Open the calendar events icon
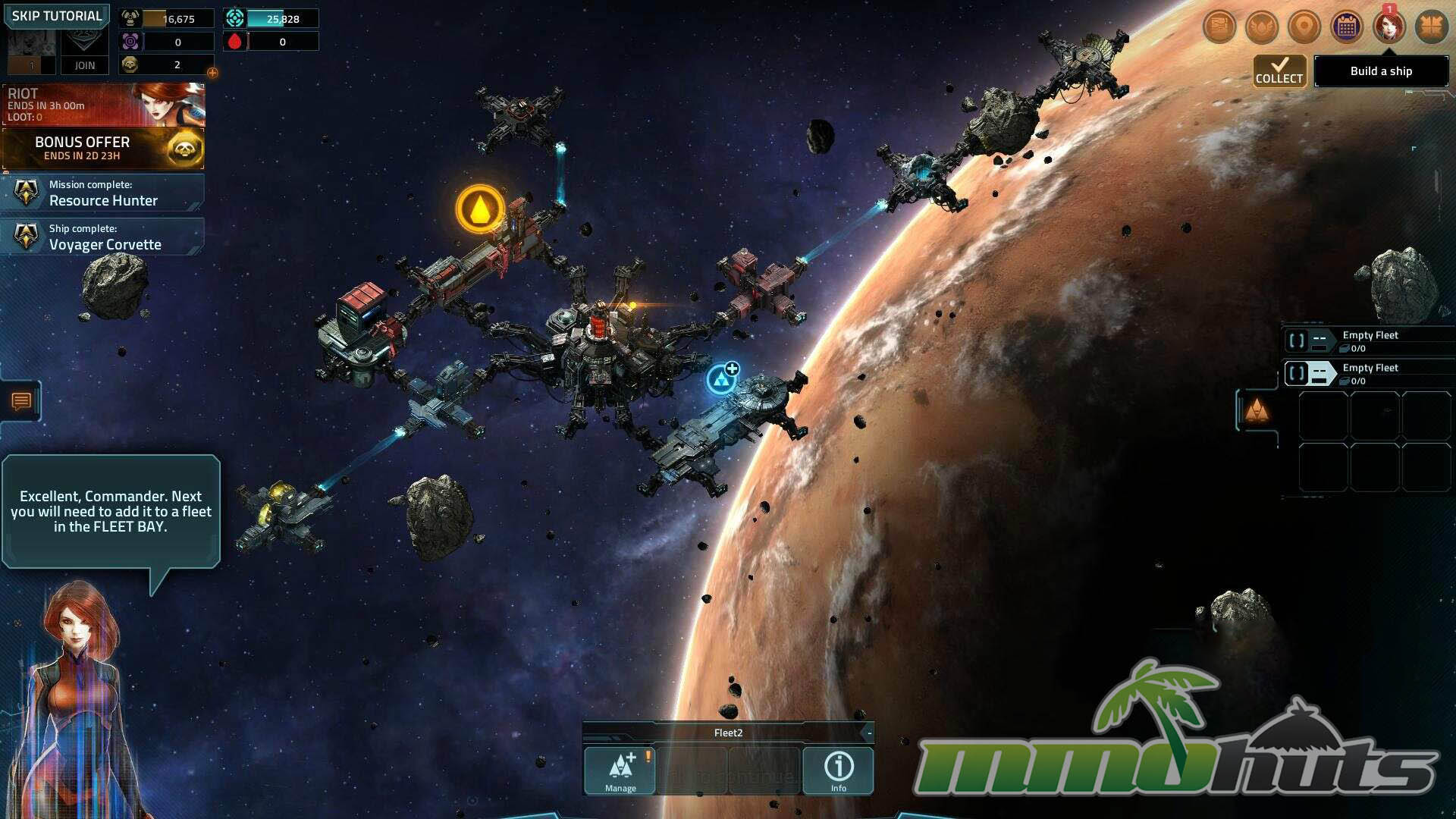The image size is (1456, 819). pos(1347,27)
